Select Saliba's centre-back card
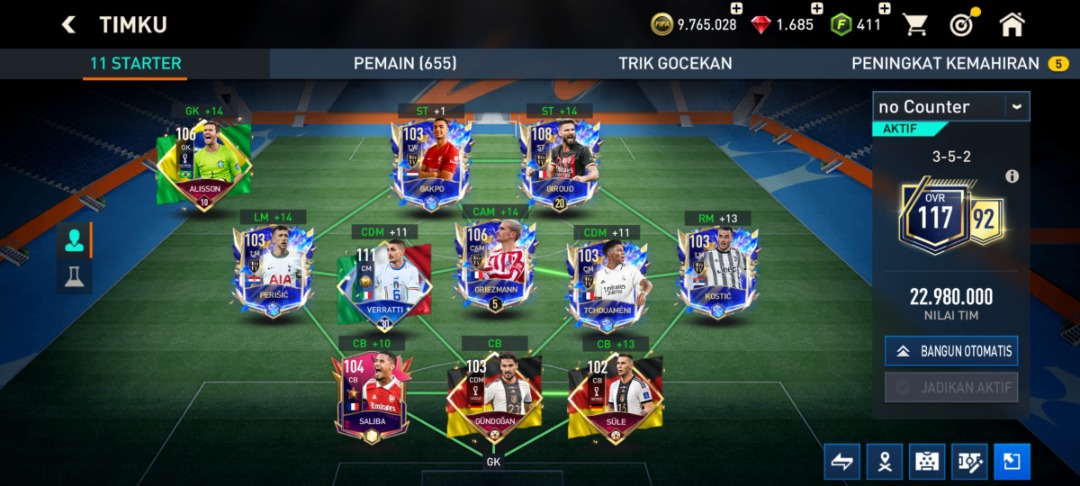 [x=372, y=395]
